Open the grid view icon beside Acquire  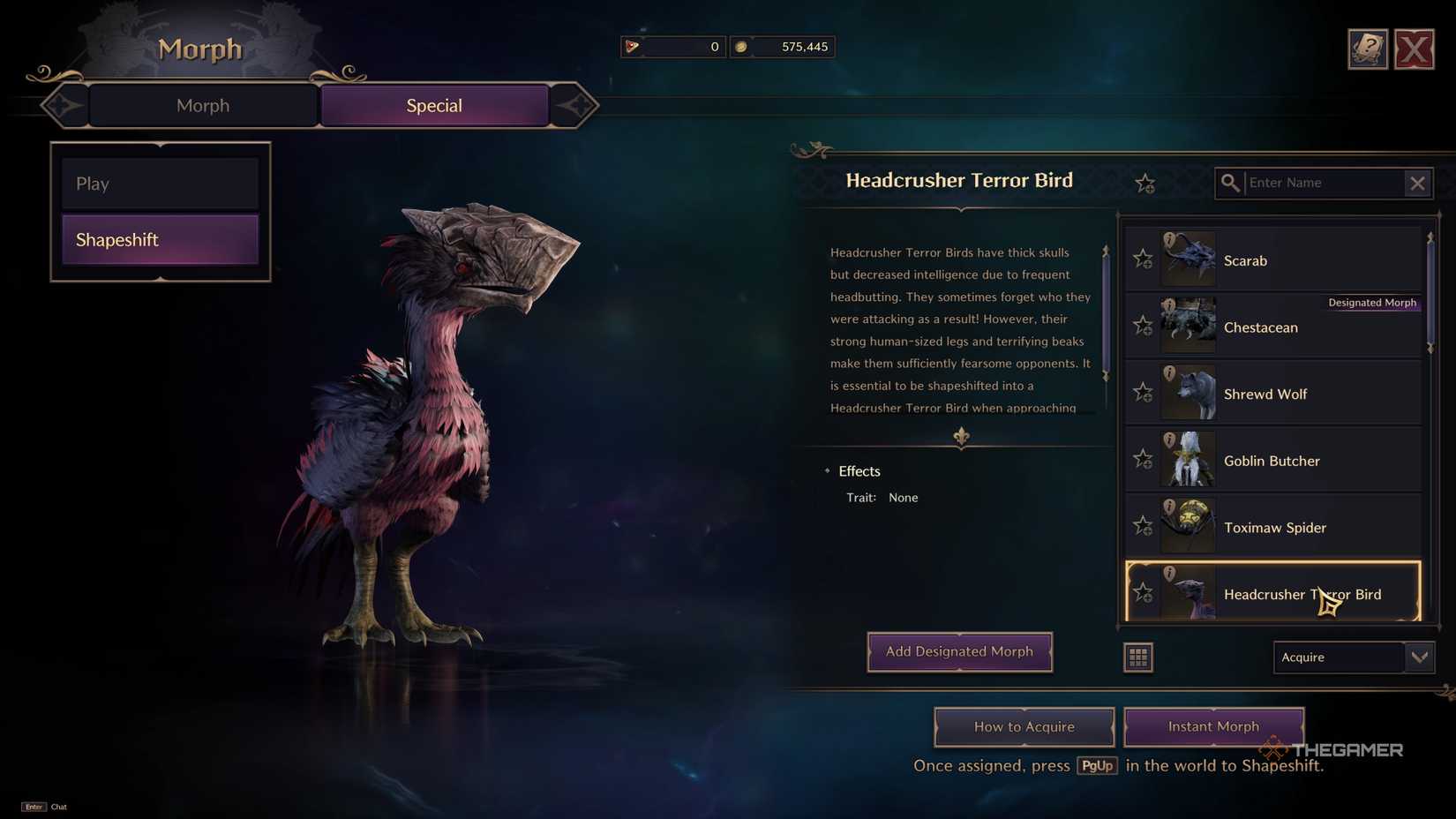(x=1138, y=657)
